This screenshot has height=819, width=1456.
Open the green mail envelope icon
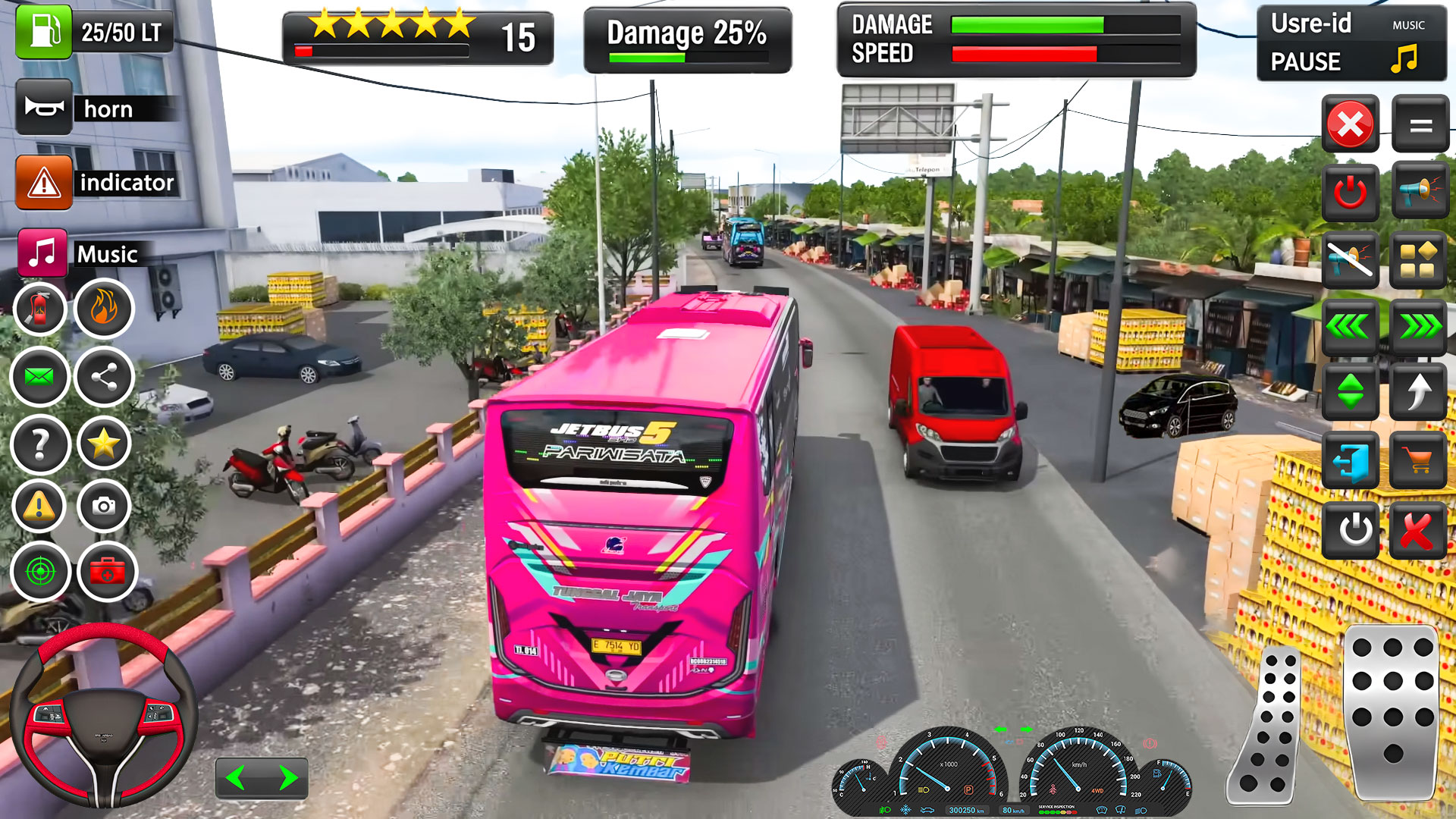coord(39,376)
